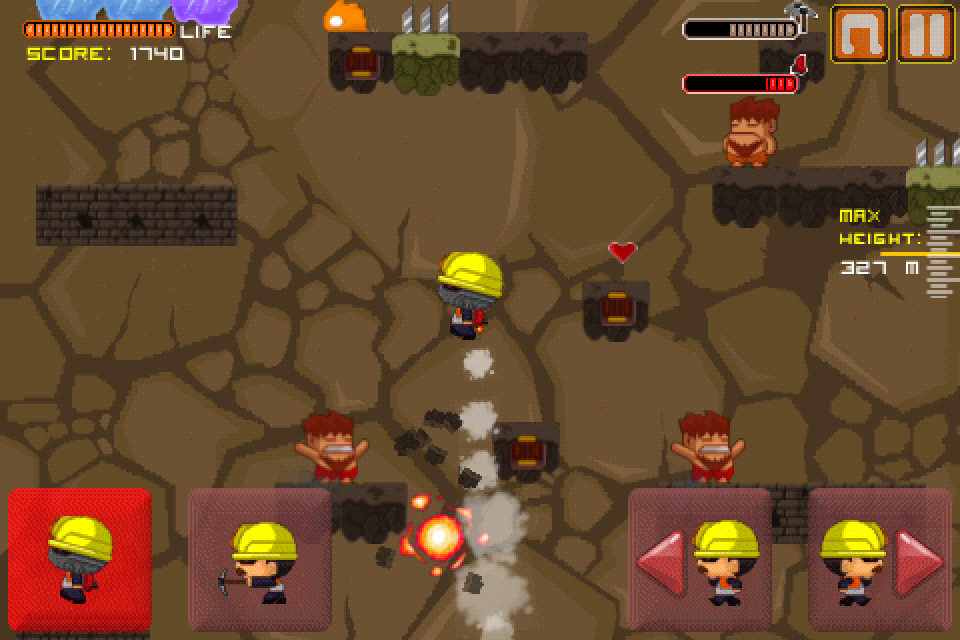Move the miner with the left arrow button
The width and height of the screenshot is (960, 640).
[x=699, y=559]
